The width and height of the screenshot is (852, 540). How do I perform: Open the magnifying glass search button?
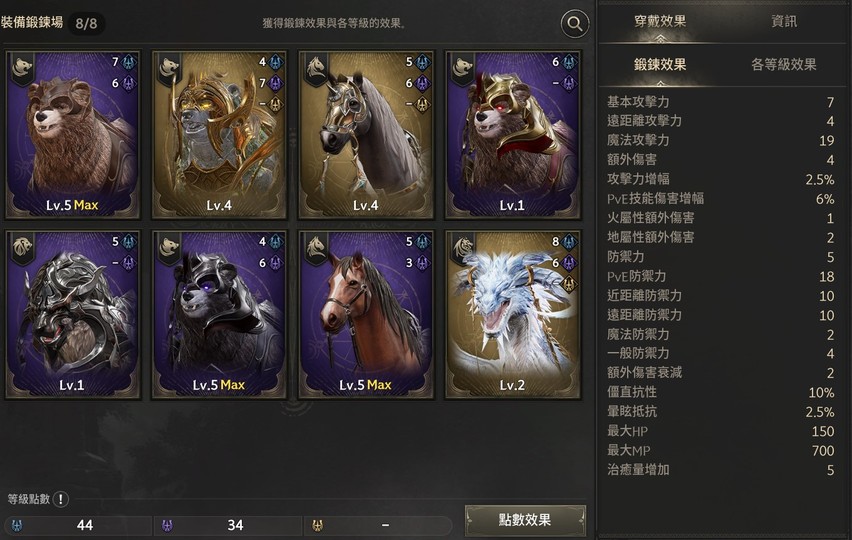[575, 24]
